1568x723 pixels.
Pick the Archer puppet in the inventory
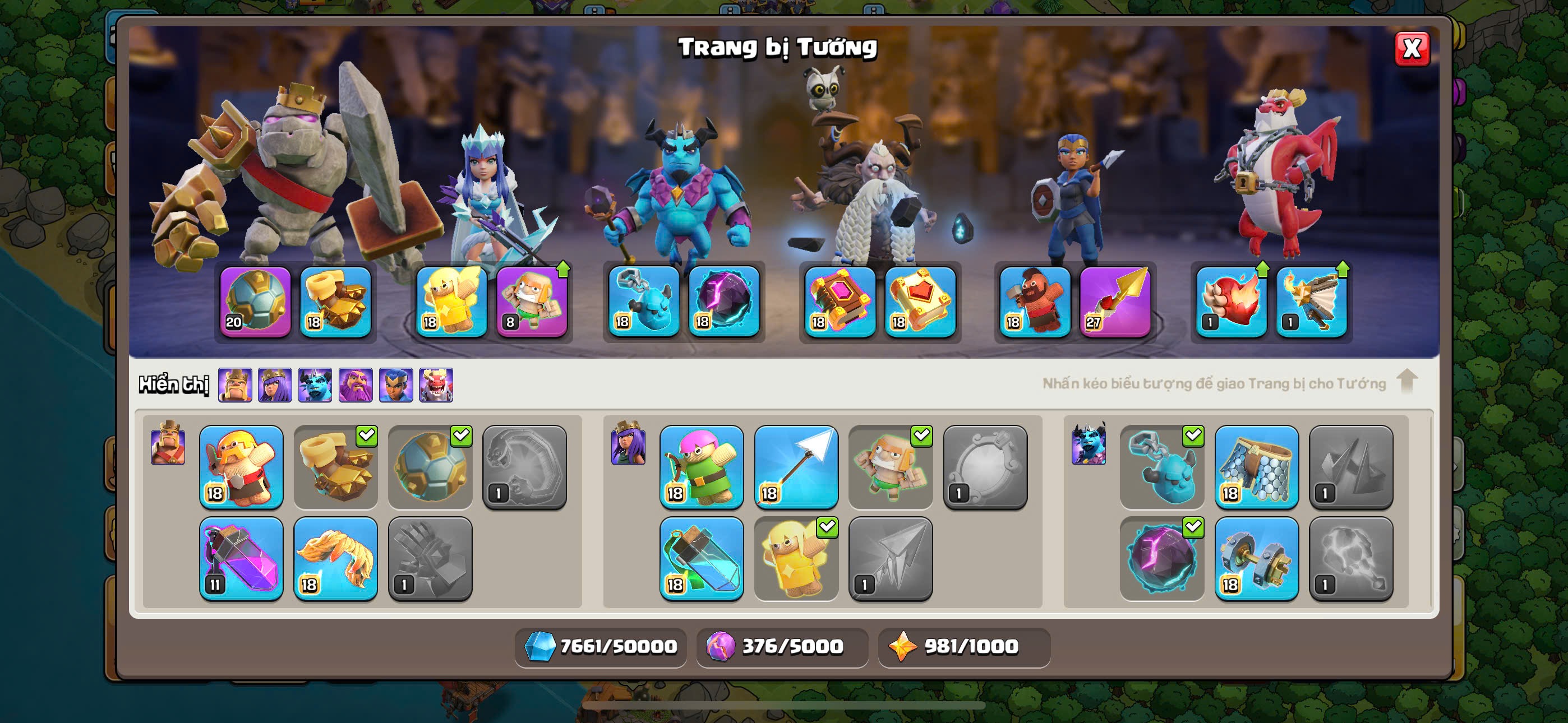pyautogui.click(x=701, y=467)
